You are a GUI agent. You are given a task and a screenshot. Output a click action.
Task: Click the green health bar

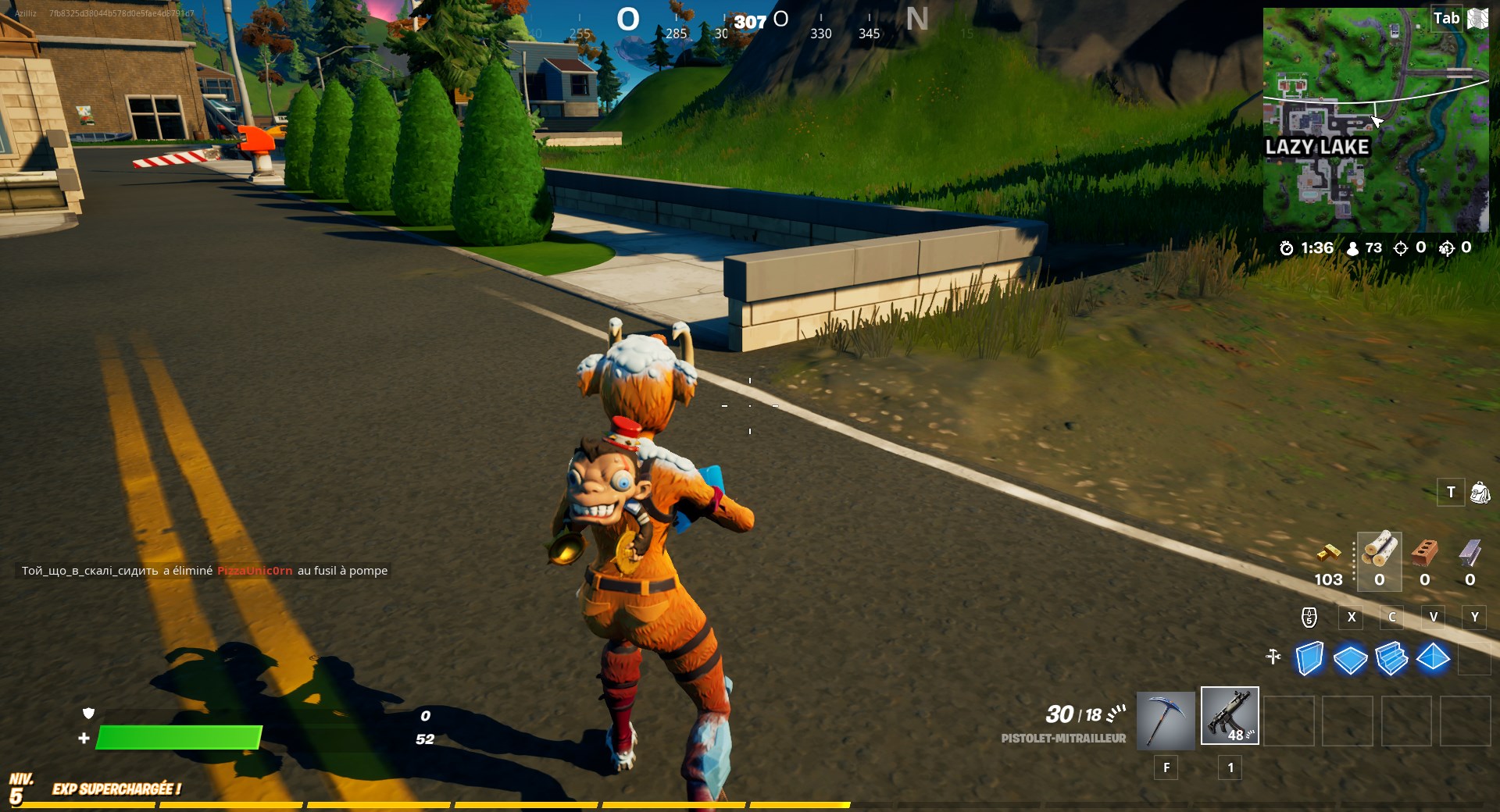pos(180,737)
